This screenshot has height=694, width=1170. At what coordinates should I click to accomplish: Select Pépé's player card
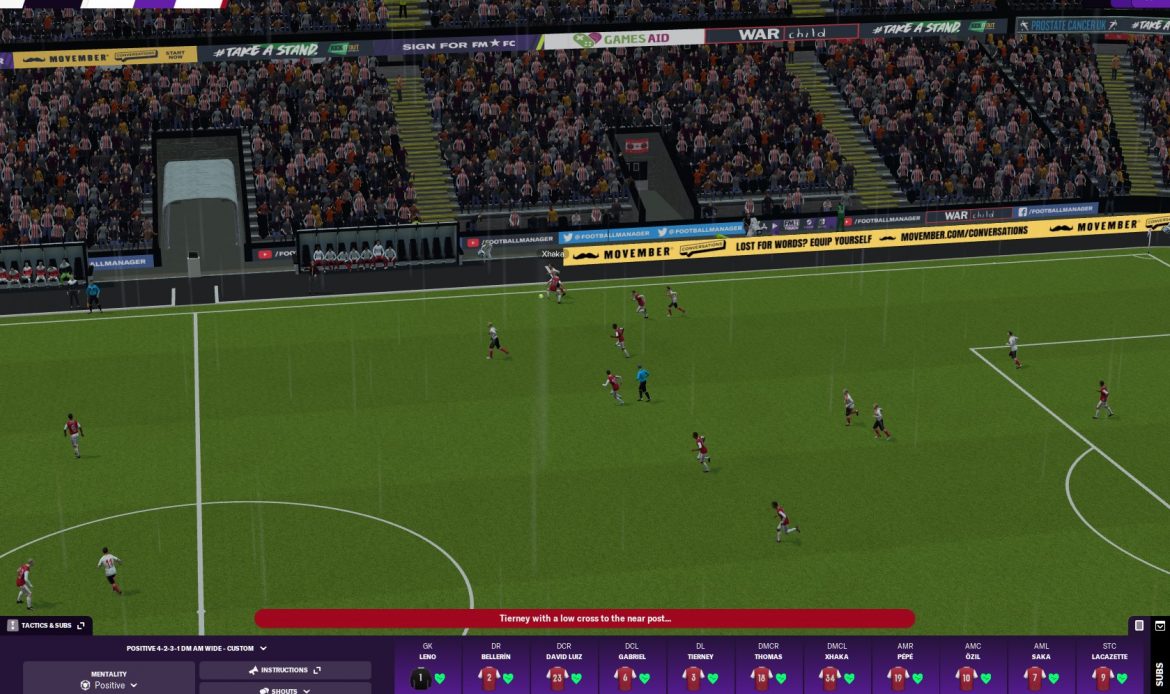coord(905,668)
